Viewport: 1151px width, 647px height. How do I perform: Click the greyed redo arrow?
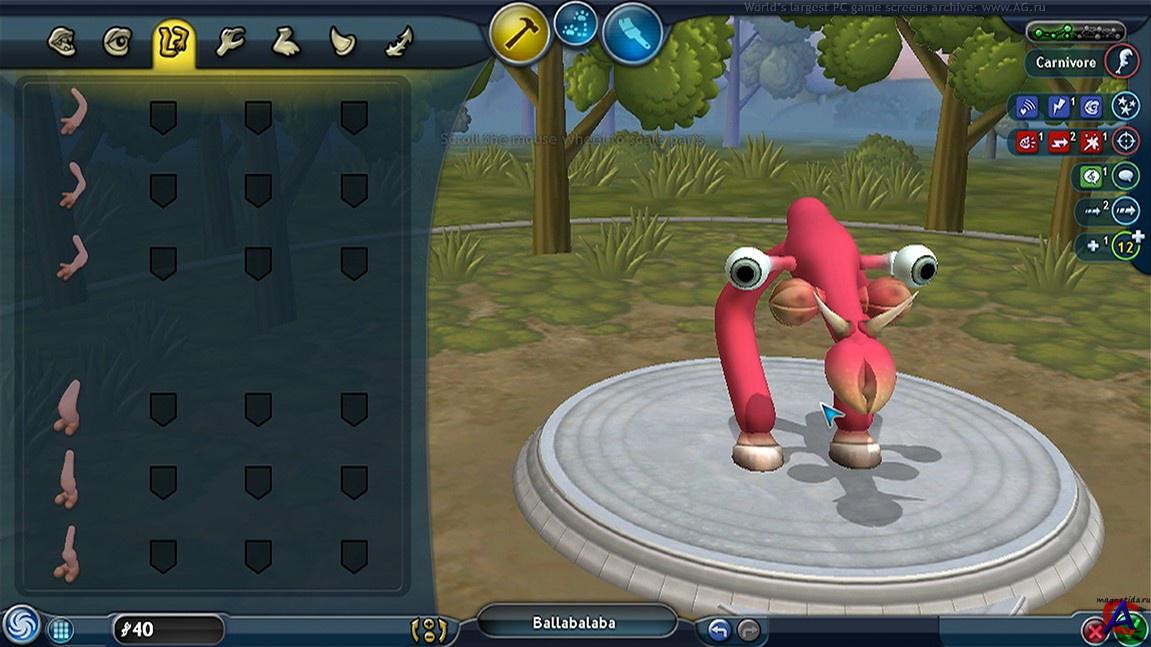[747, 629]
